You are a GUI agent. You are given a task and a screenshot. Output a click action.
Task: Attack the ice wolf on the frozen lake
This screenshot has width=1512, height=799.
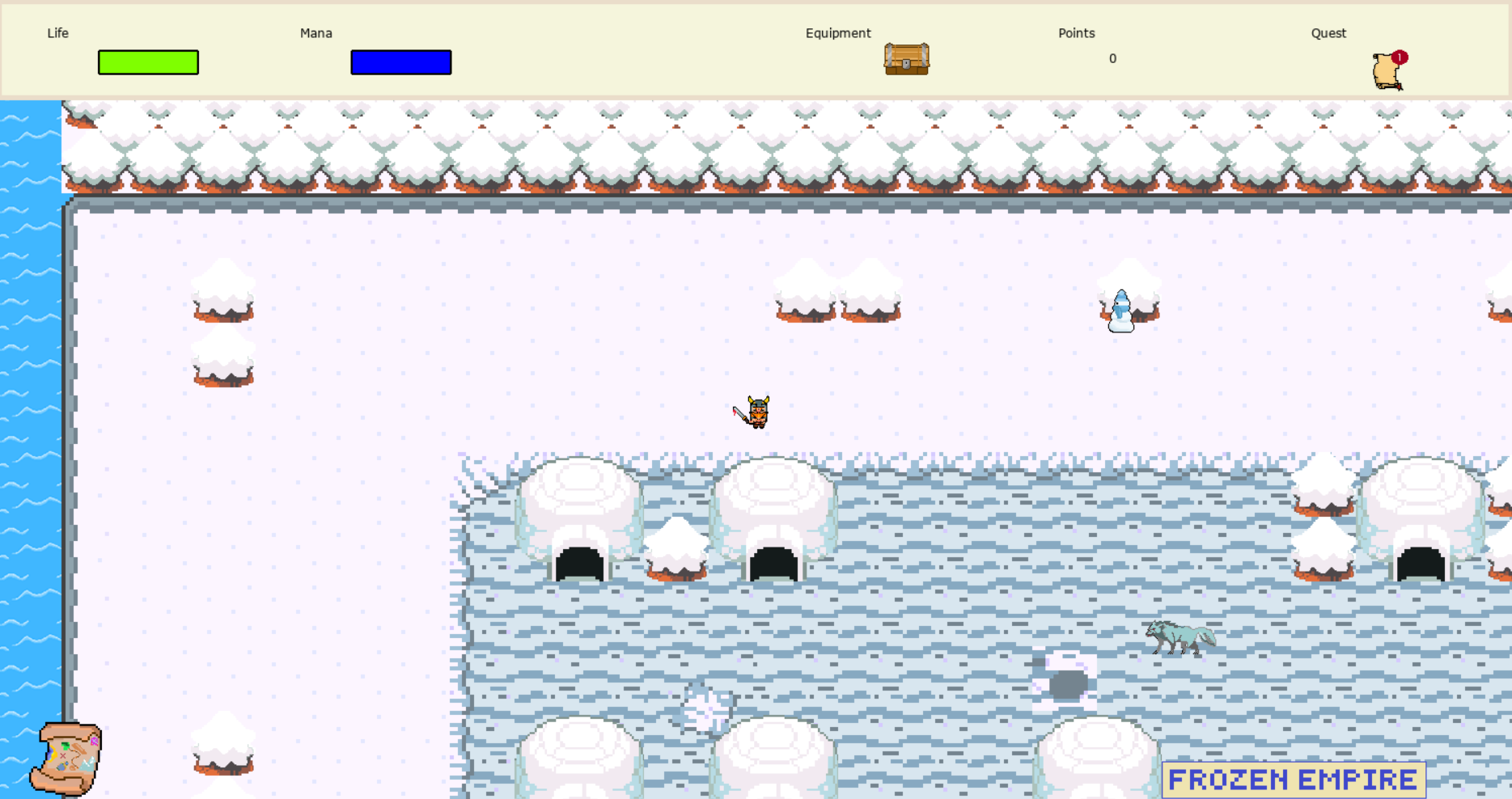click(1181, 637)
